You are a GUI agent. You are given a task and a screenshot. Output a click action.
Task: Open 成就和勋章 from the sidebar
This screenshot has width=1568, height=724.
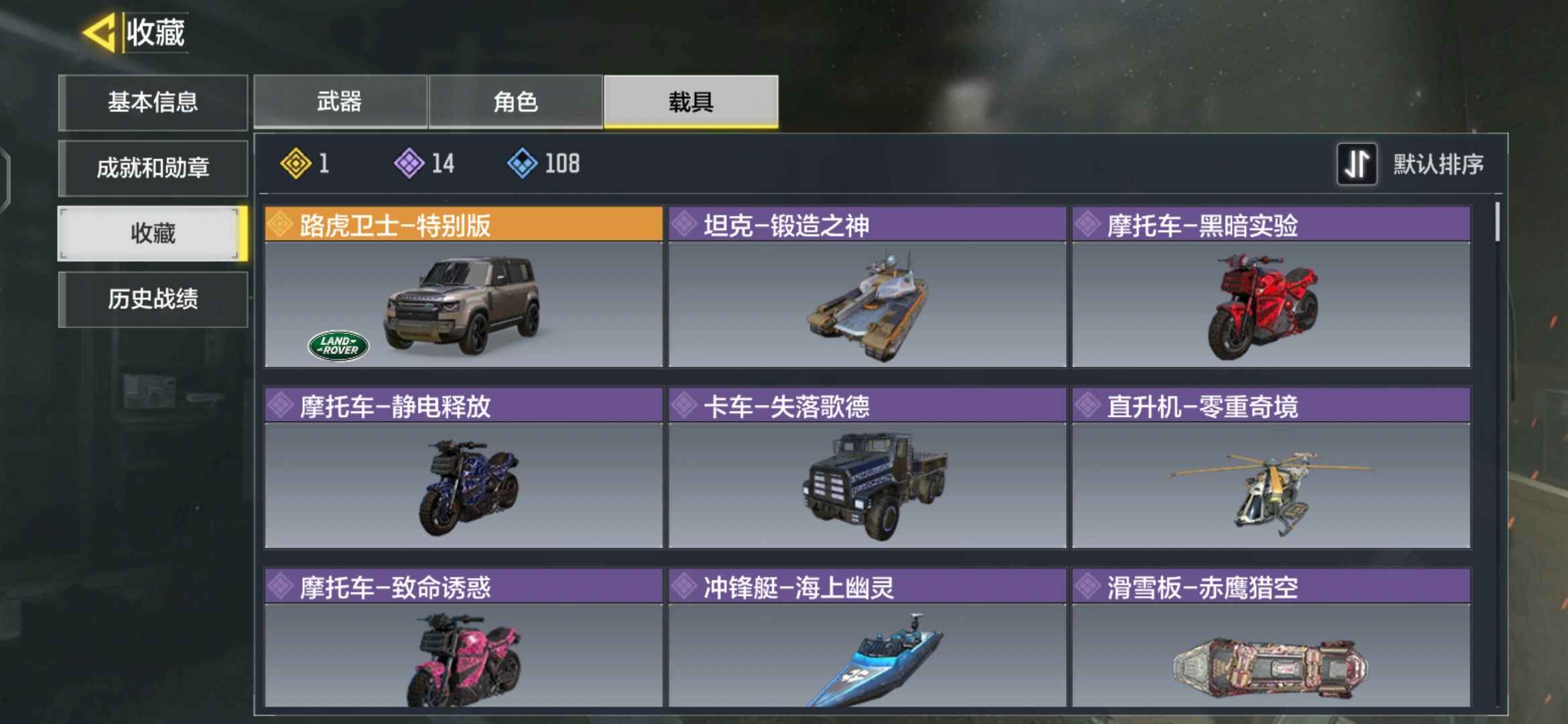tap(153, 168)
